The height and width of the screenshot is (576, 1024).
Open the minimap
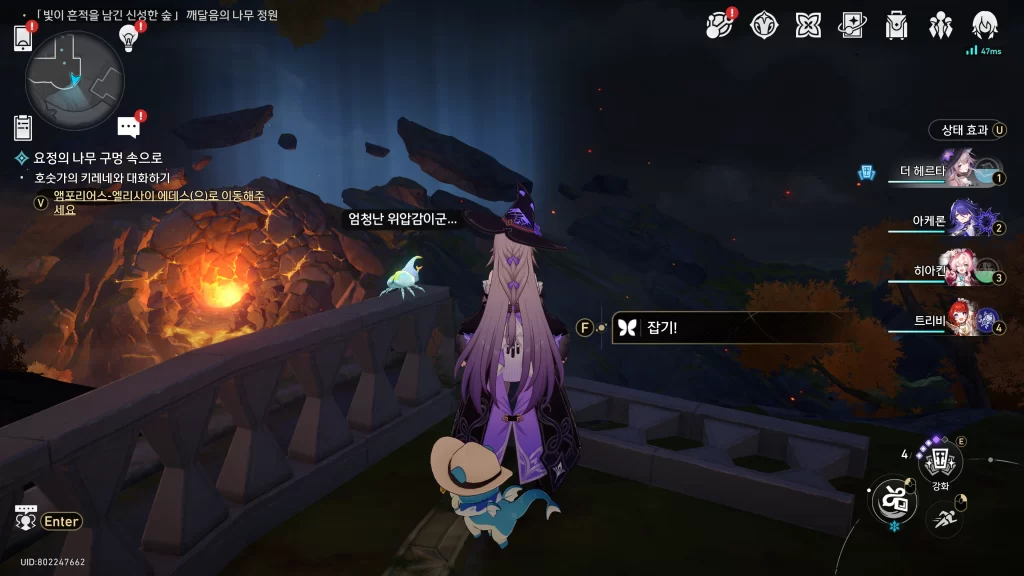coord(74,80)
